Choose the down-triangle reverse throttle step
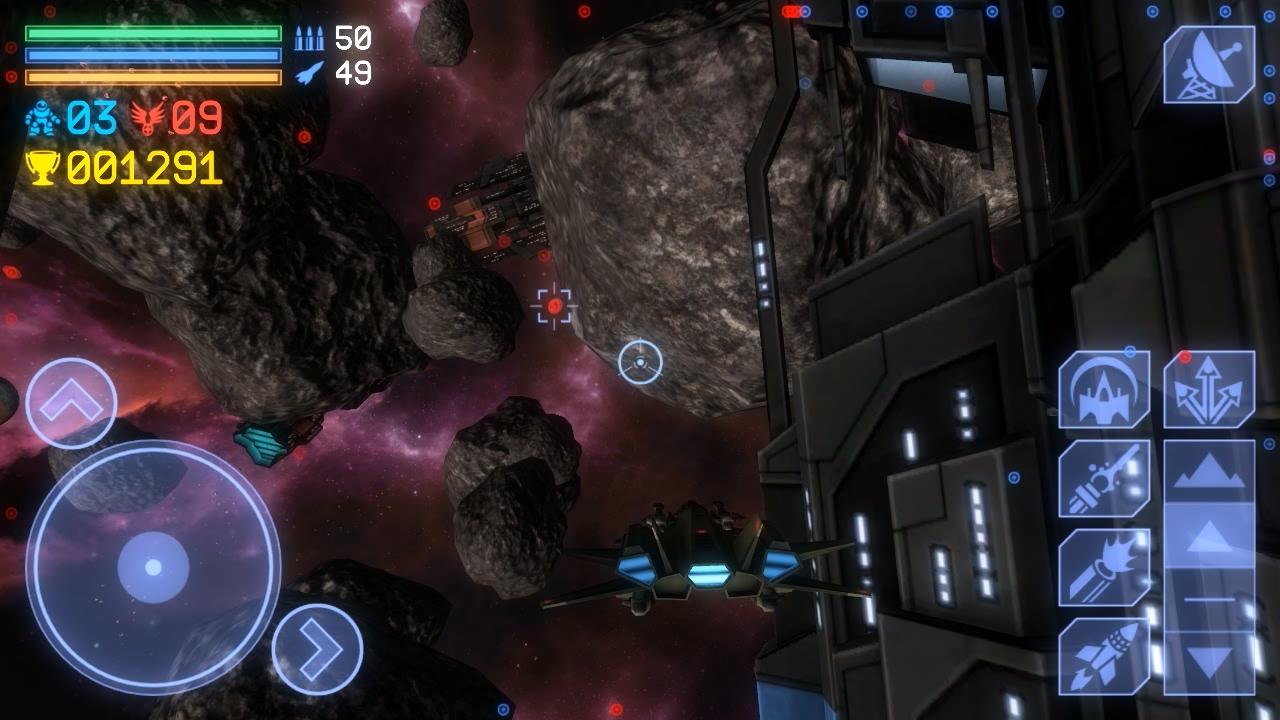Image resolution: width=1280 pixels, height=720 pixels. coord(1209,661)
